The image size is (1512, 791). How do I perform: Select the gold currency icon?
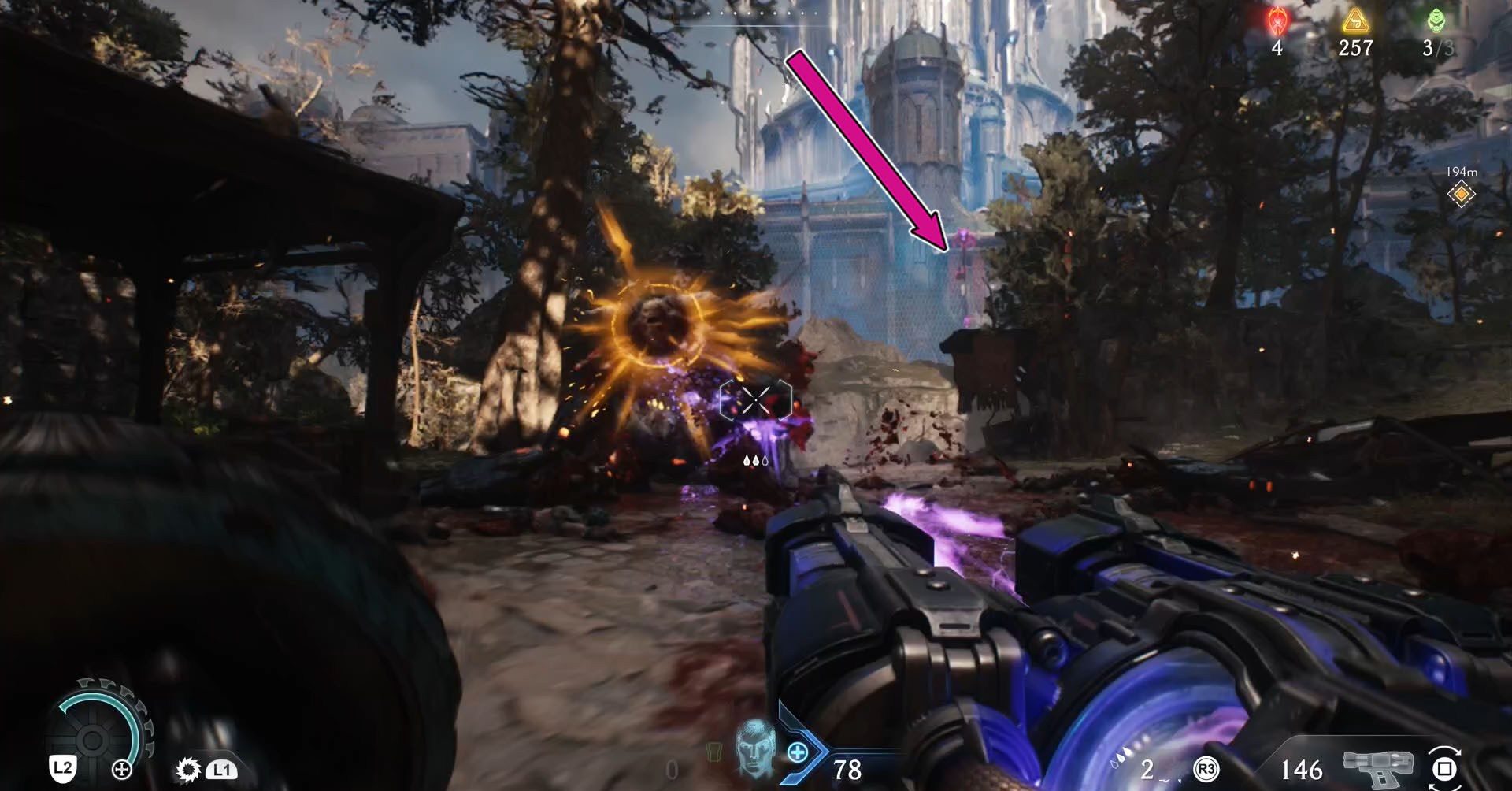coord(1354,21)
